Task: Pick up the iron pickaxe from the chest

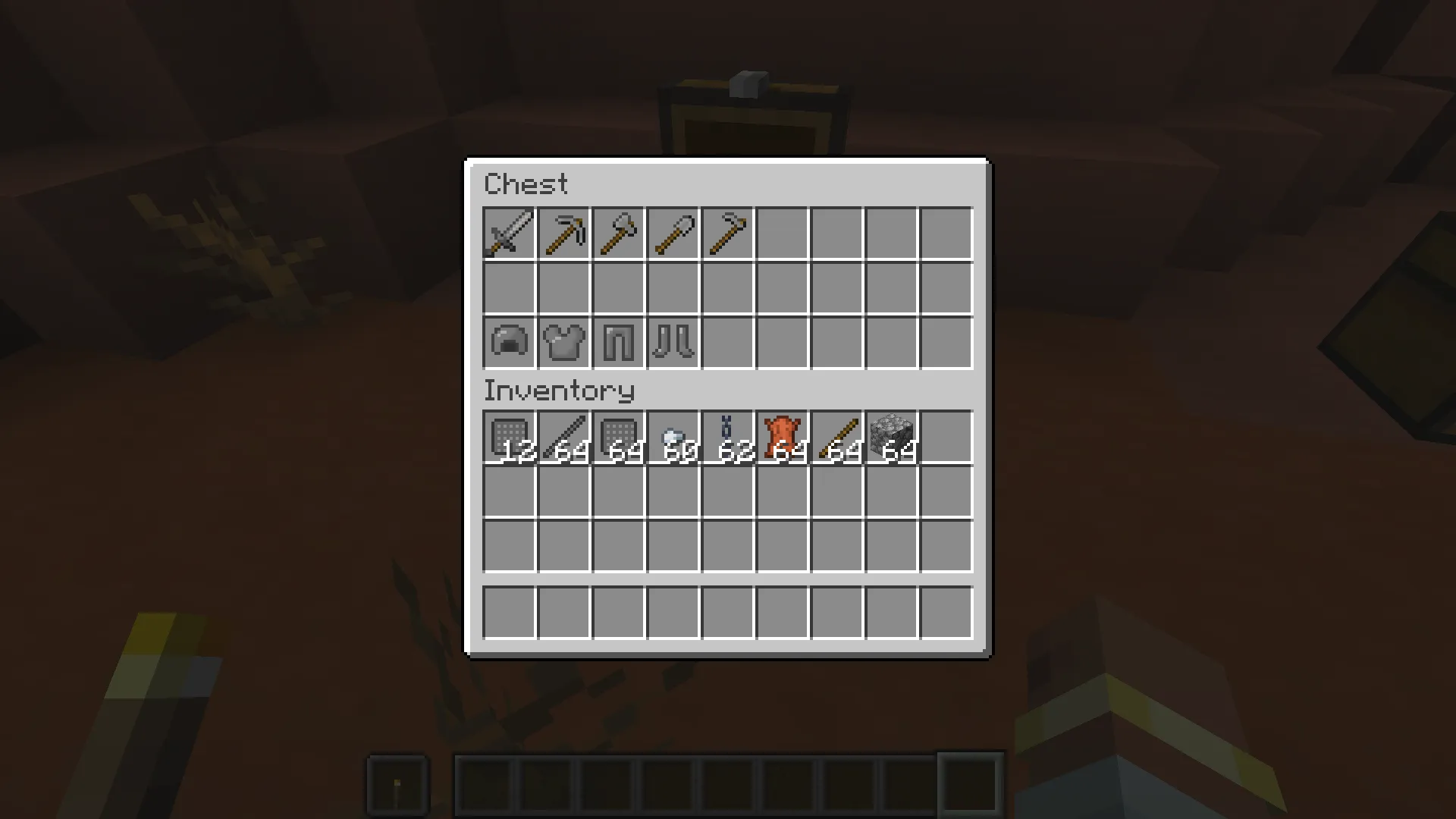Action: point(563,234)
